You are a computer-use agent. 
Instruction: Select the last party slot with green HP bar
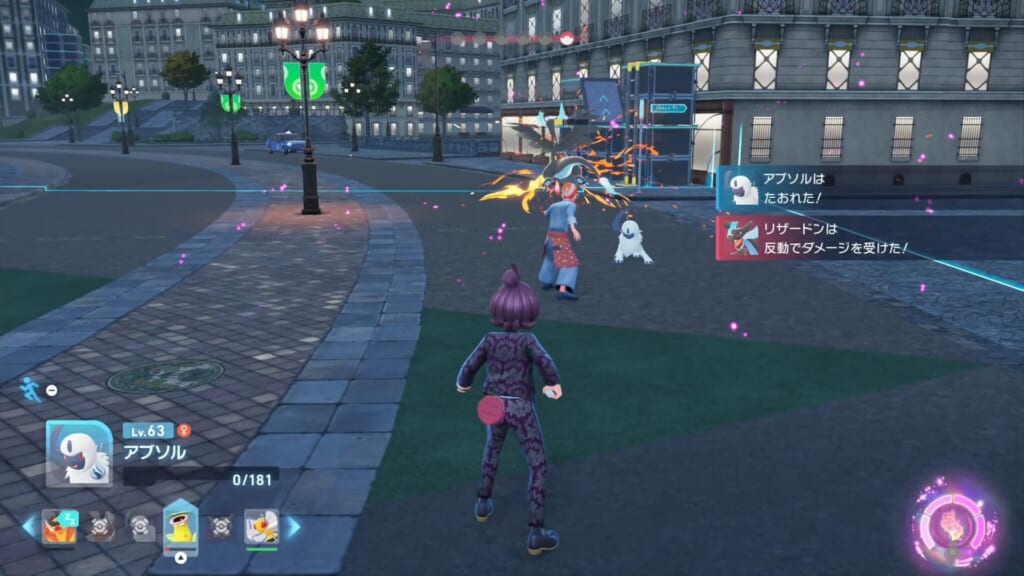tap(261, 526)
